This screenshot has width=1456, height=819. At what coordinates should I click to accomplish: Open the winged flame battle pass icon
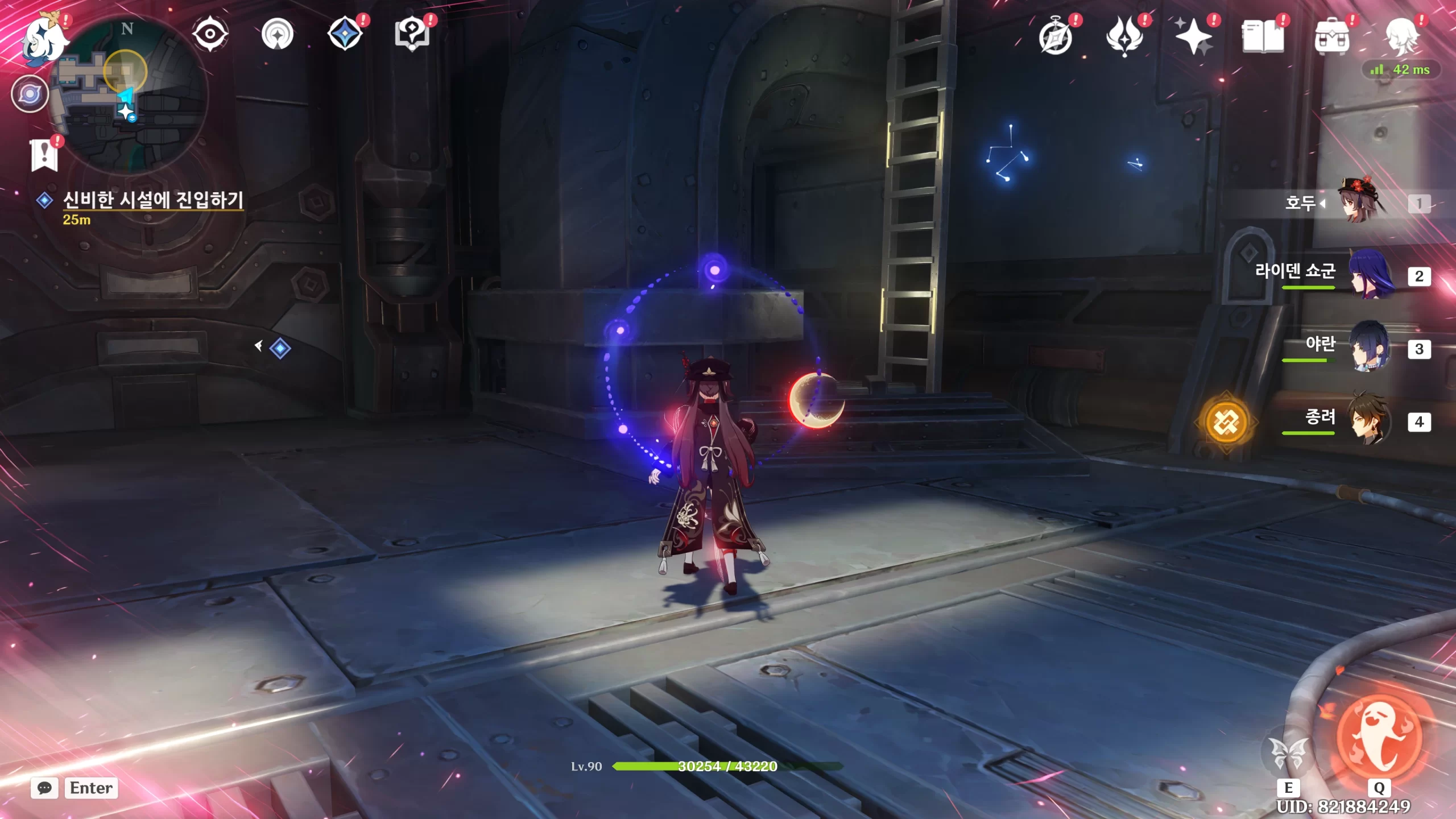(x=1124, y=38)
